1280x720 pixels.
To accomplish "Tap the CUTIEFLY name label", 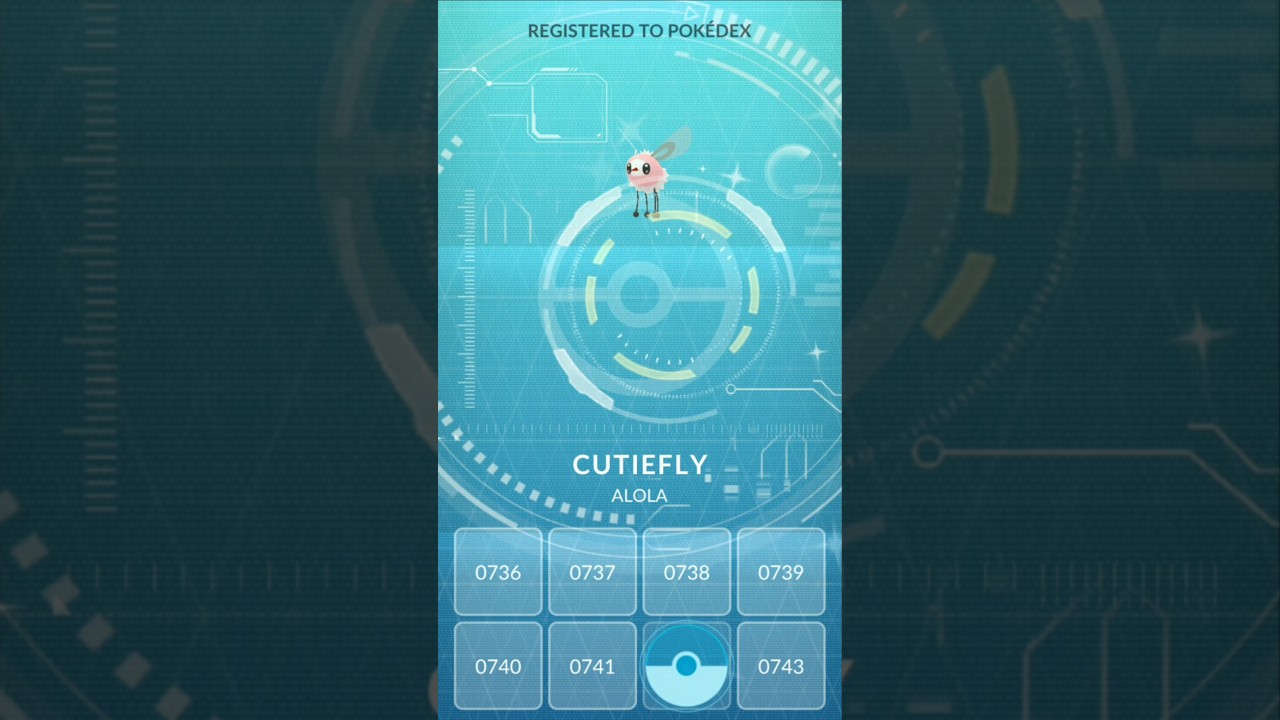I will pyautogui.click(x=640, y=464).
